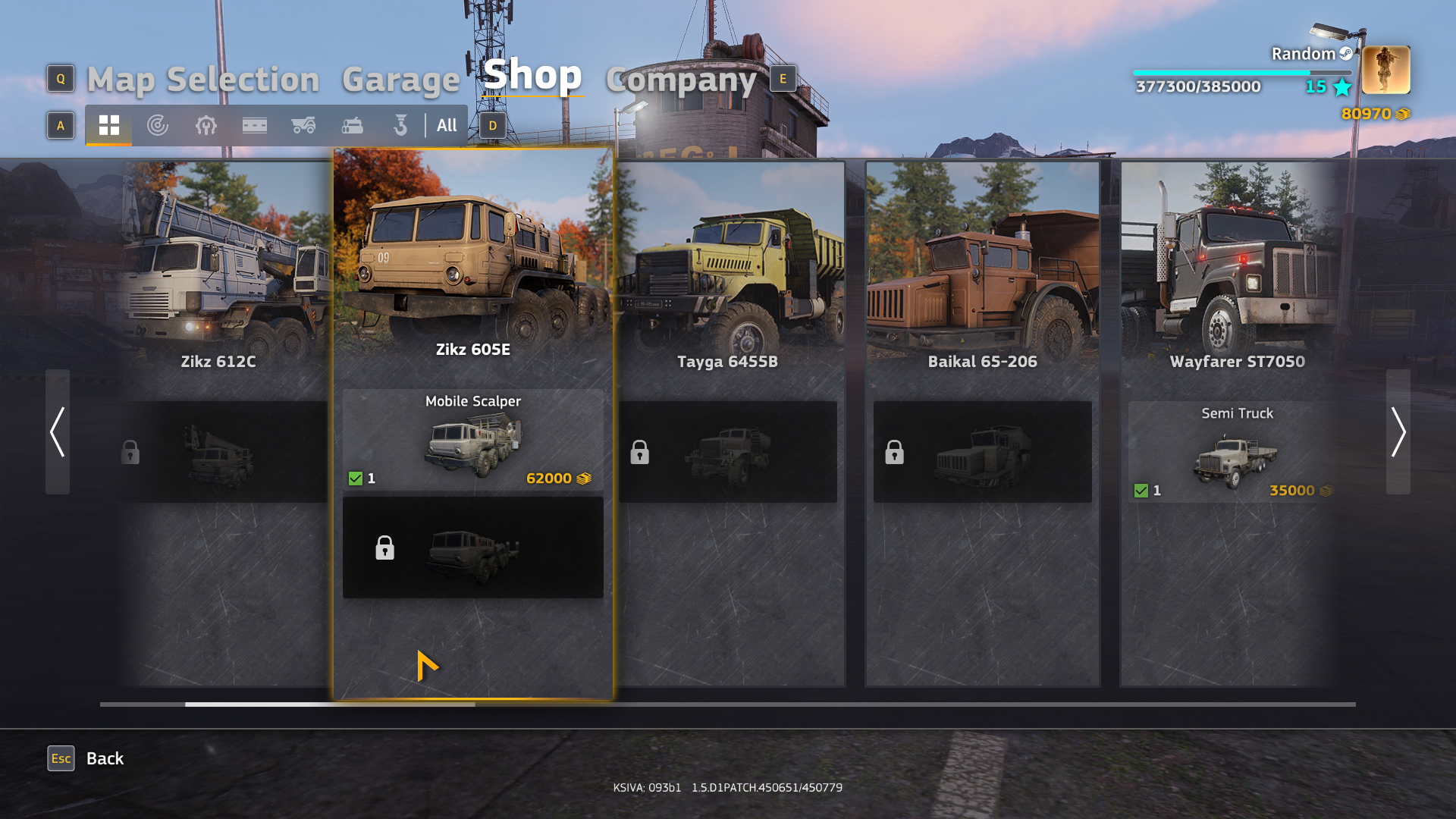Select the grid view filter icon
Viewport: 1456px width, 819px height.
pyautogui.click(x=108, y=126)
